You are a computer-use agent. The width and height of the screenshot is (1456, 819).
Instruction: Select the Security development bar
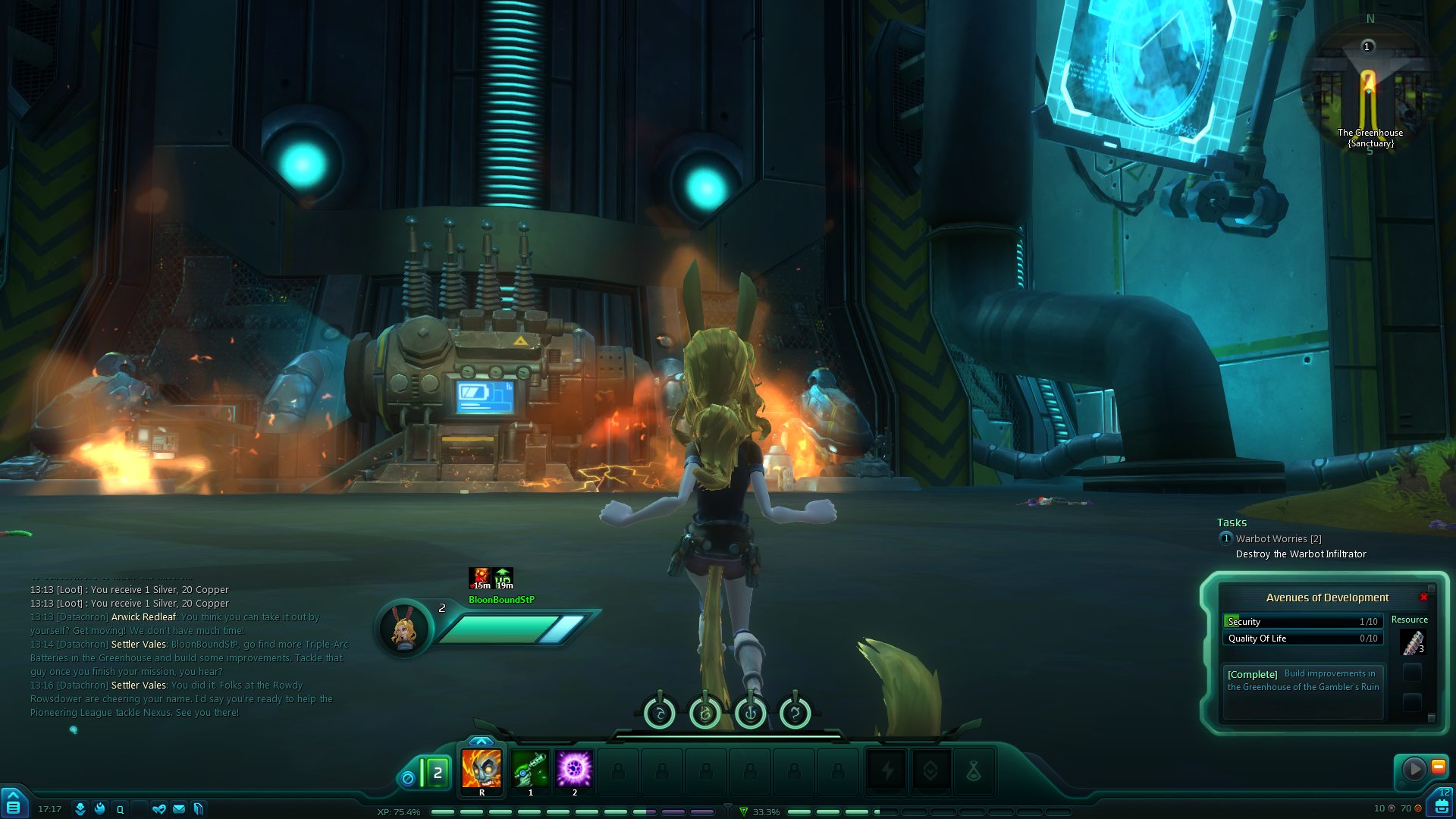pyautogui.click(x=1302, y=621)
